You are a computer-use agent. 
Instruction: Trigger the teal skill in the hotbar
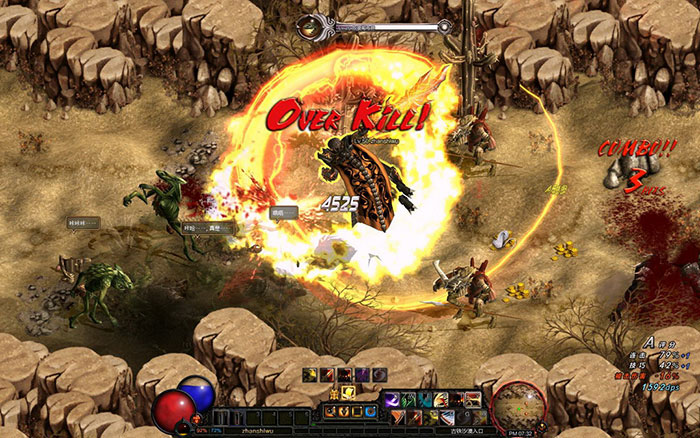tap(425, 399)
